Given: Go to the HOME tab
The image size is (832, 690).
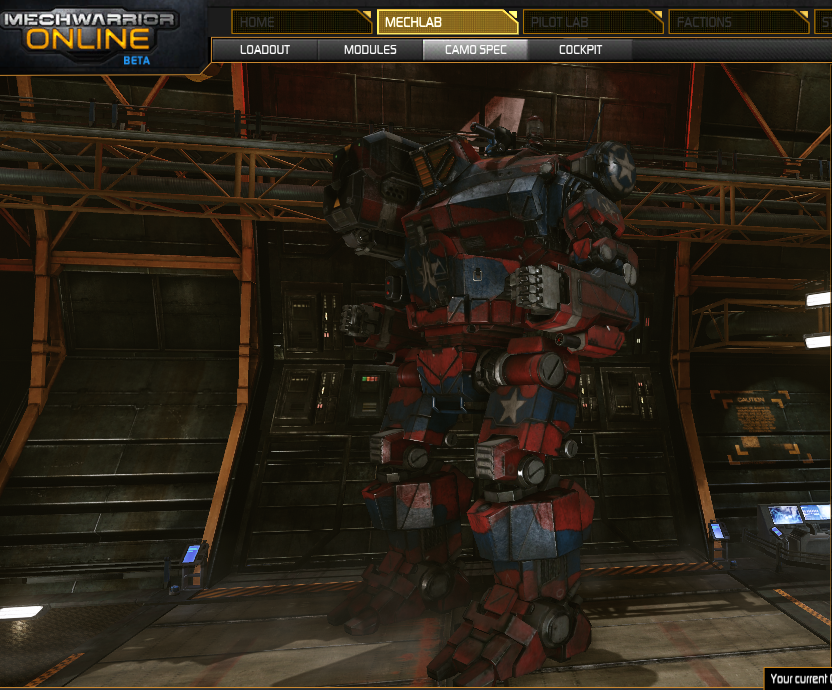Looking at the screenshot, I should (300, 22).
